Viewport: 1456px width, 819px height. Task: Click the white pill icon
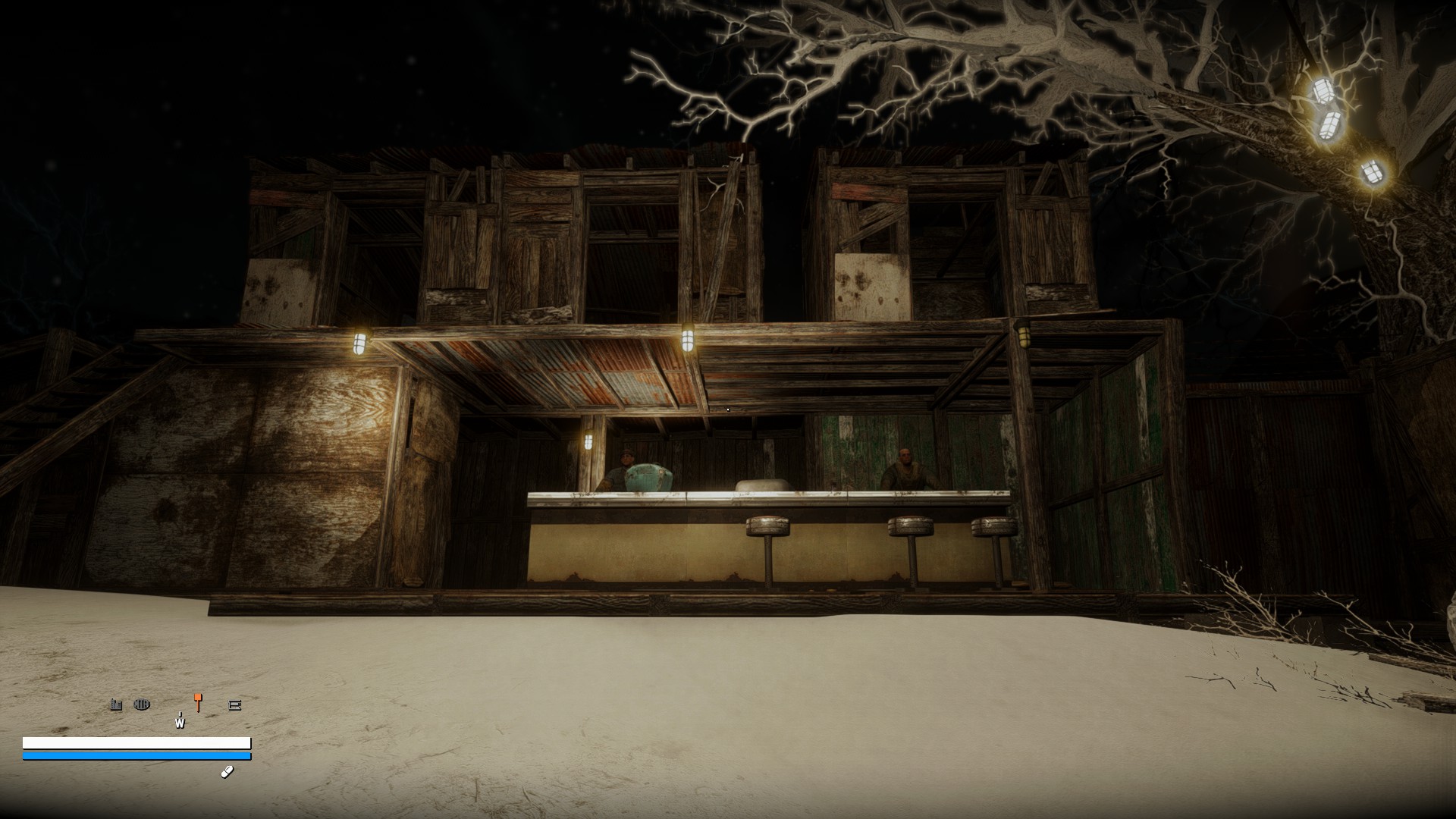pyautogui.click(x=227, y=772)
